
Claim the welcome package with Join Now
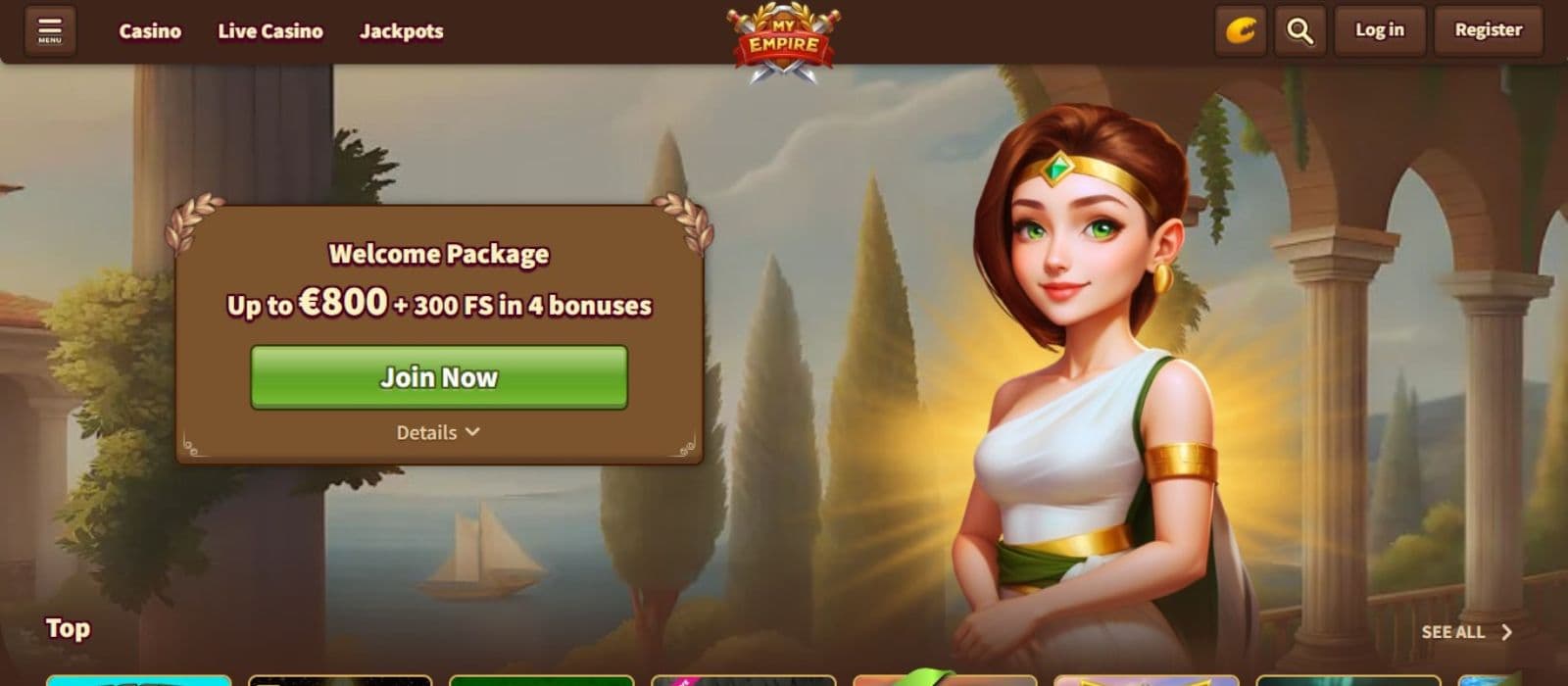[439, 377]
